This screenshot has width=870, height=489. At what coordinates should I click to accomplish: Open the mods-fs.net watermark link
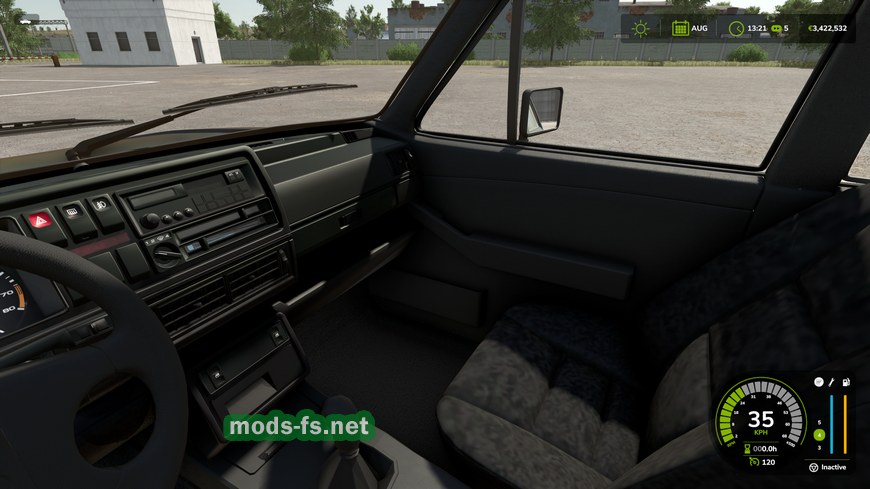pos(299,427)
